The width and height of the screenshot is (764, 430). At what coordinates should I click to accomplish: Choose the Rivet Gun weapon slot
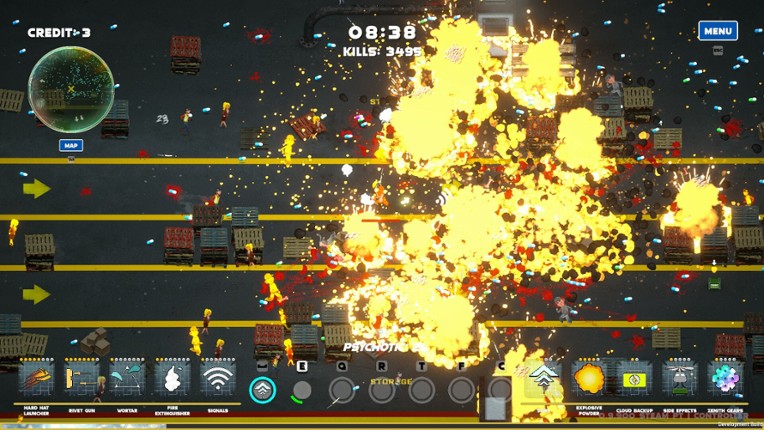82,379
